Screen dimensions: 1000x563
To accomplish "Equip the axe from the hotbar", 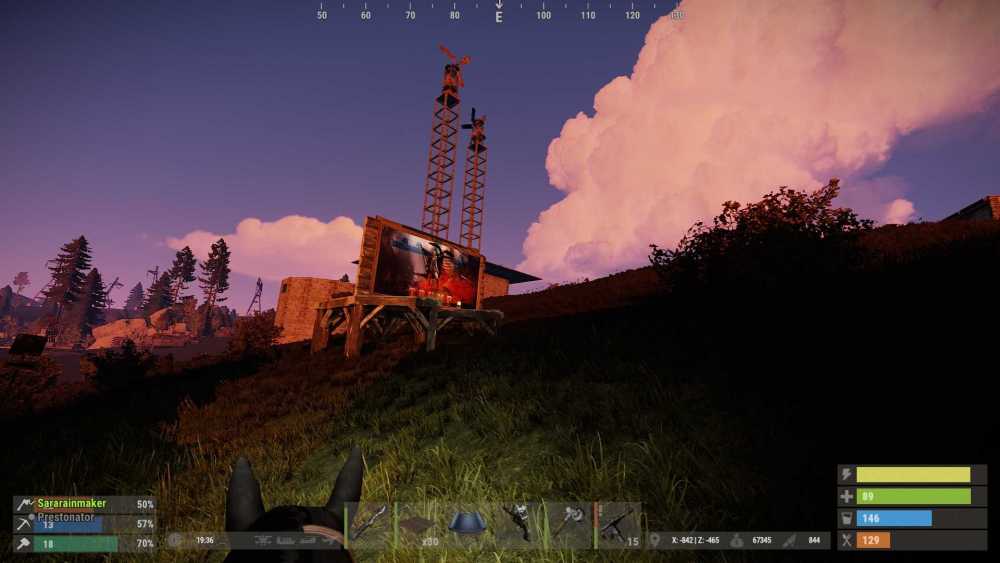I will pyautogui.click(x=569, y=525).
